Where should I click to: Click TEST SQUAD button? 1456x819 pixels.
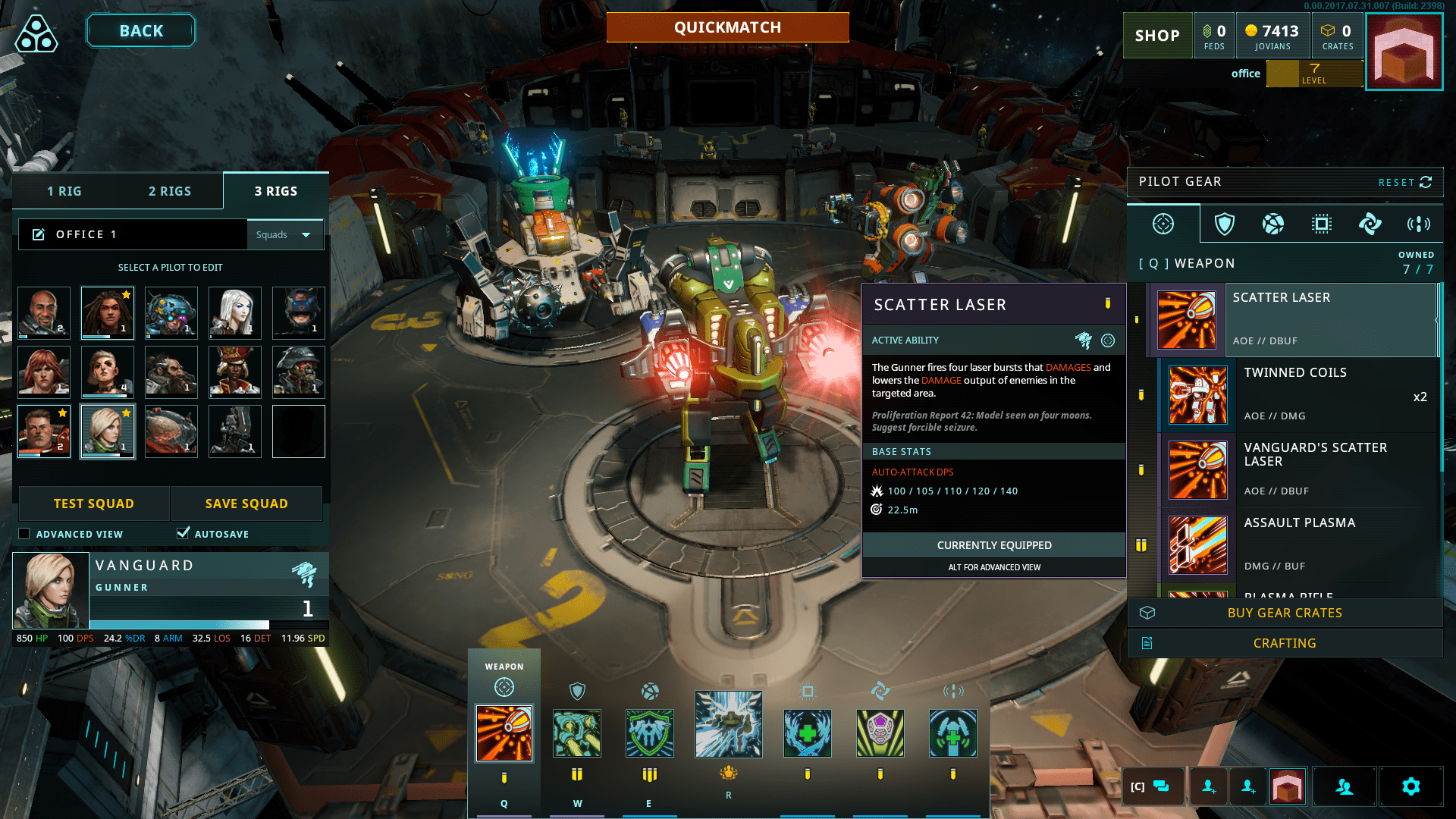[x=94, y=504]
